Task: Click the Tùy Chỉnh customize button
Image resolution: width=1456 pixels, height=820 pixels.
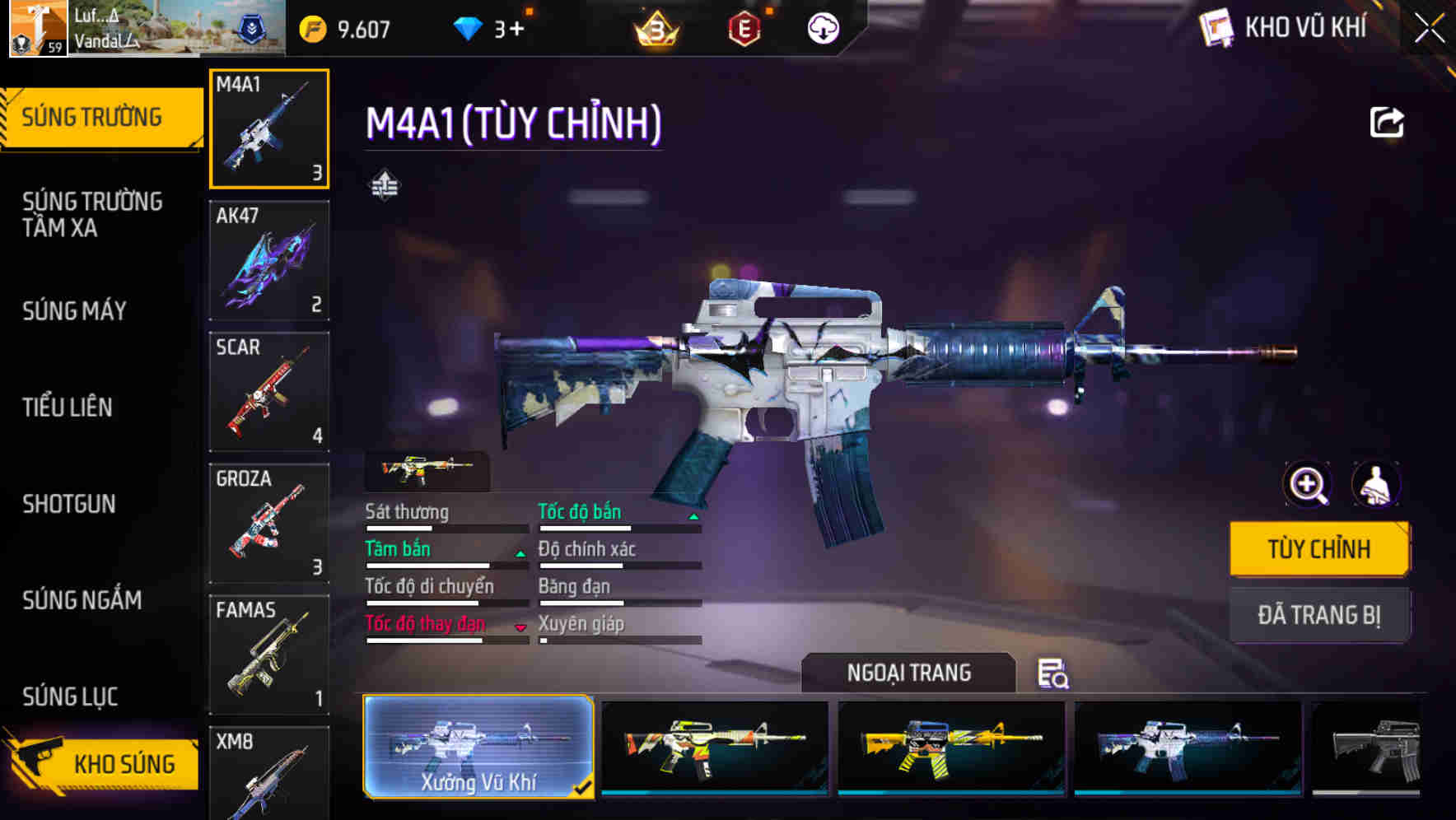Action: point(1318,549)
